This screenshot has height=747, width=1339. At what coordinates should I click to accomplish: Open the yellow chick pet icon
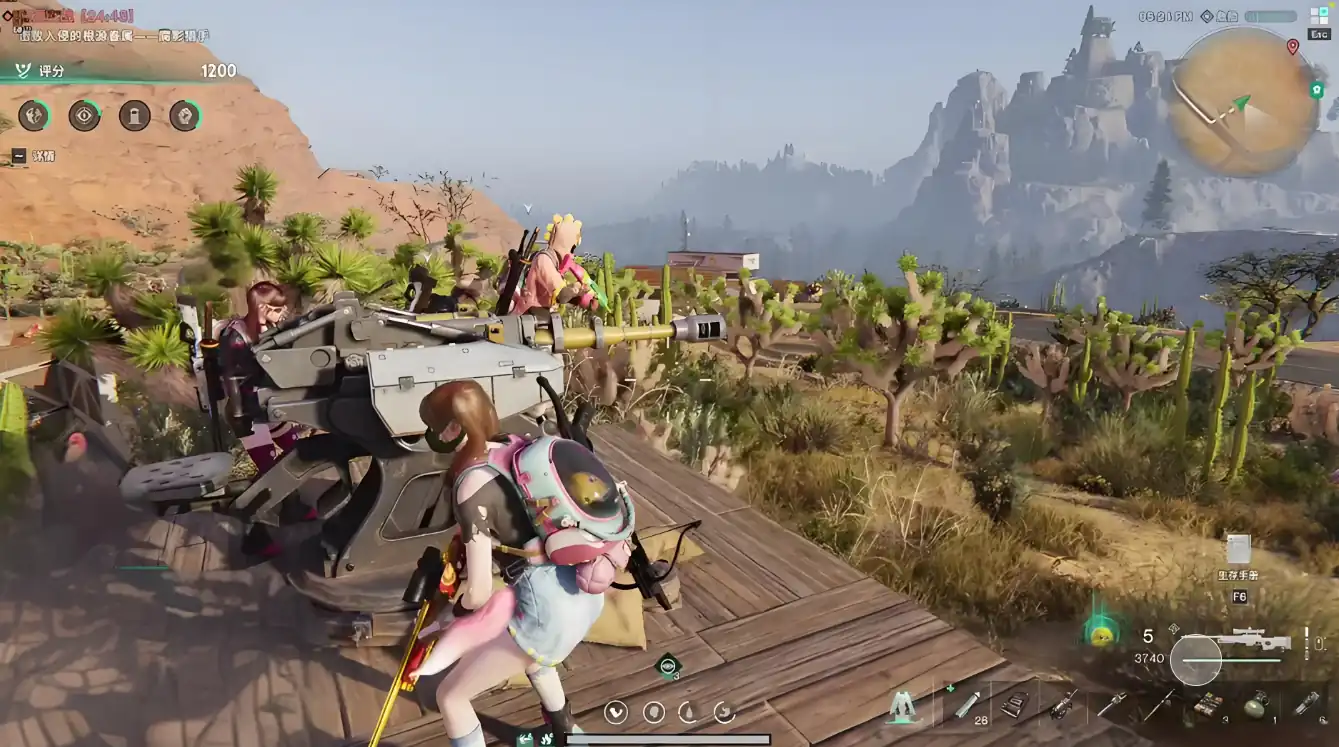click(x=1102, y=634)
